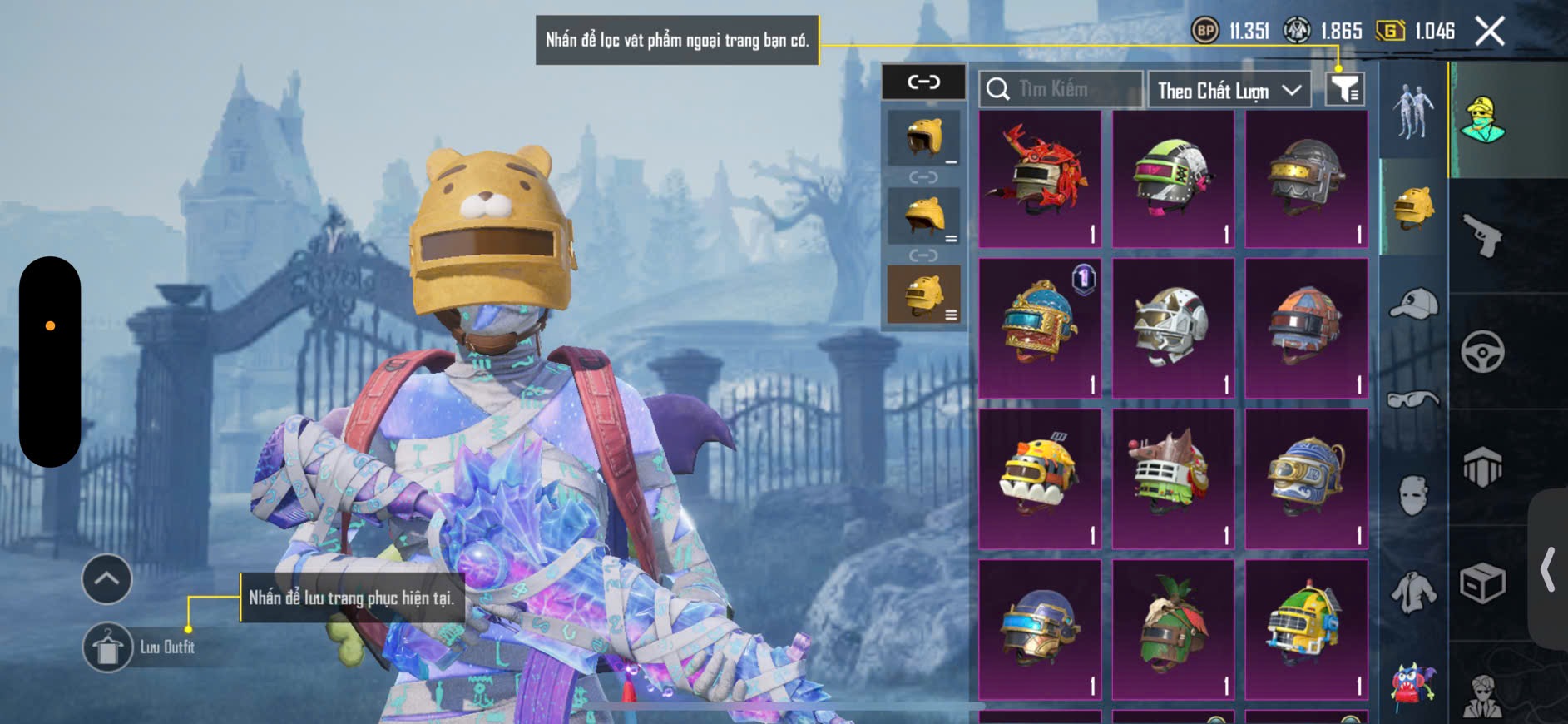Viewport: 1568px width, 724px height.
Task: Pick the yellow duck helmet skin
Action: coord(1040,478)
